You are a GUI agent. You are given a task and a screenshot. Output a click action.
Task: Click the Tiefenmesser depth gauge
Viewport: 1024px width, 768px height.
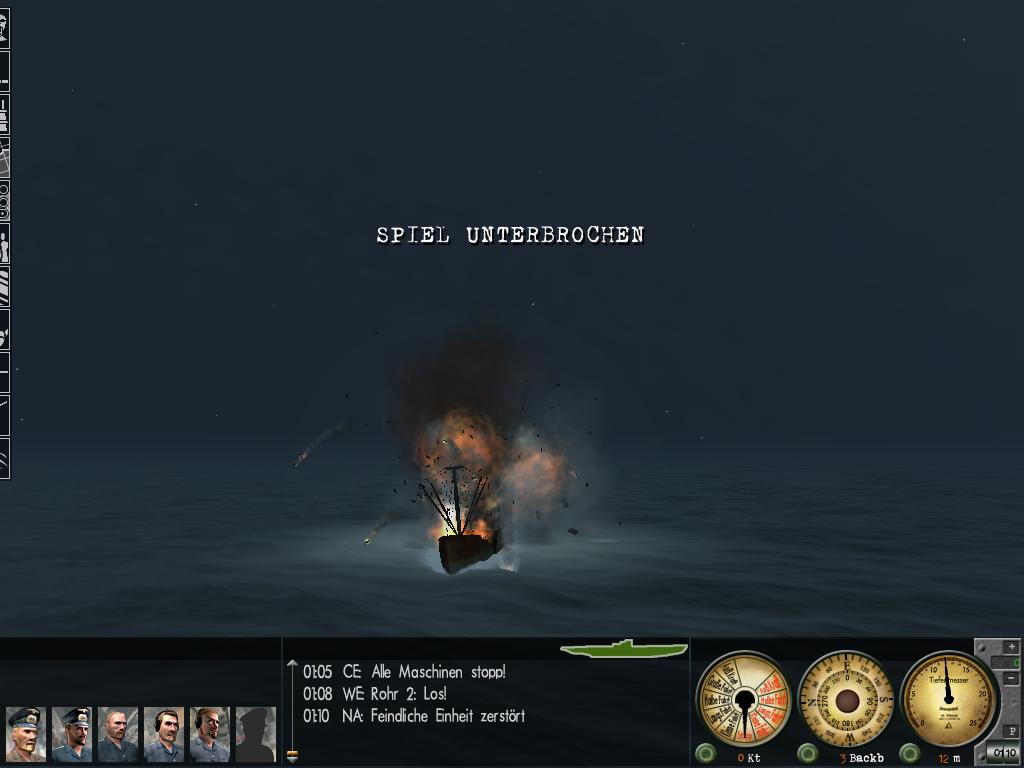point(949,698)
